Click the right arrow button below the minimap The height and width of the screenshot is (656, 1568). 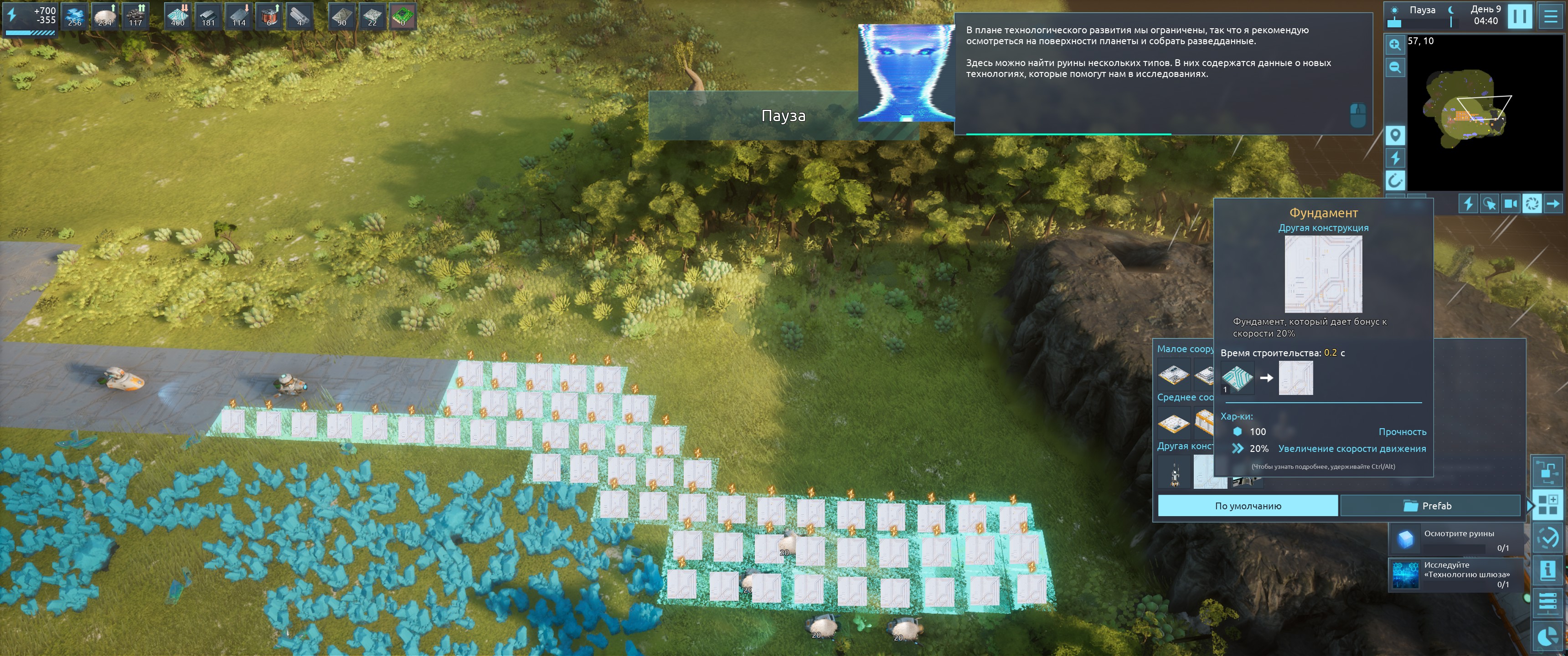pos(1553,203)
